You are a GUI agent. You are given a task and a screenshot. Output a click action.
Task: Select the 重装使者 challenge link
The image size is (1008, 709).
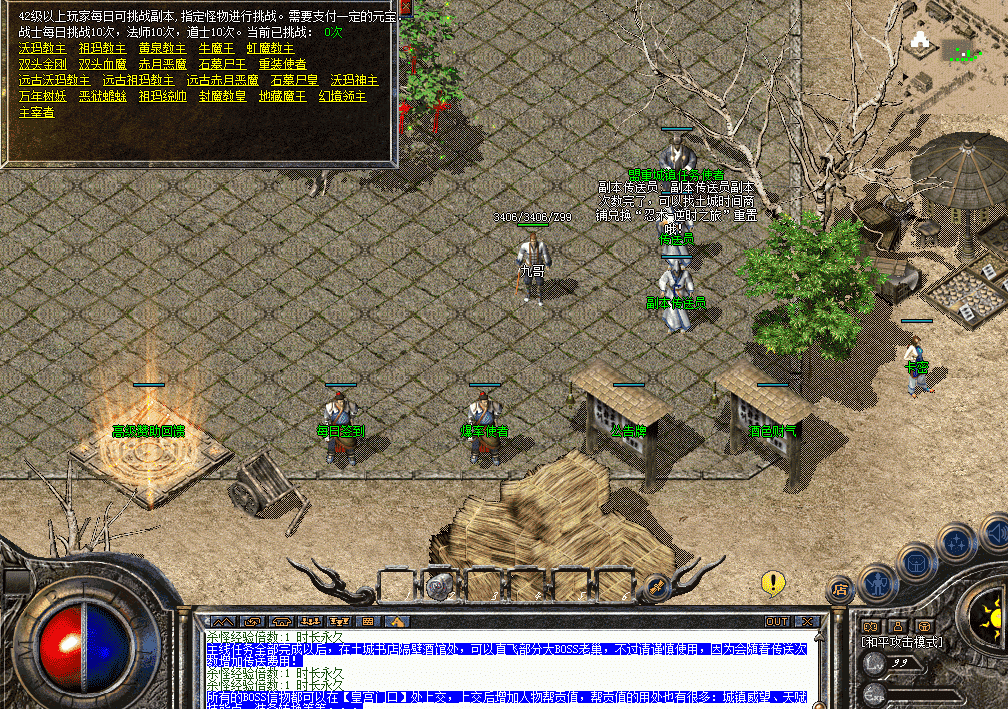(282, 64)
